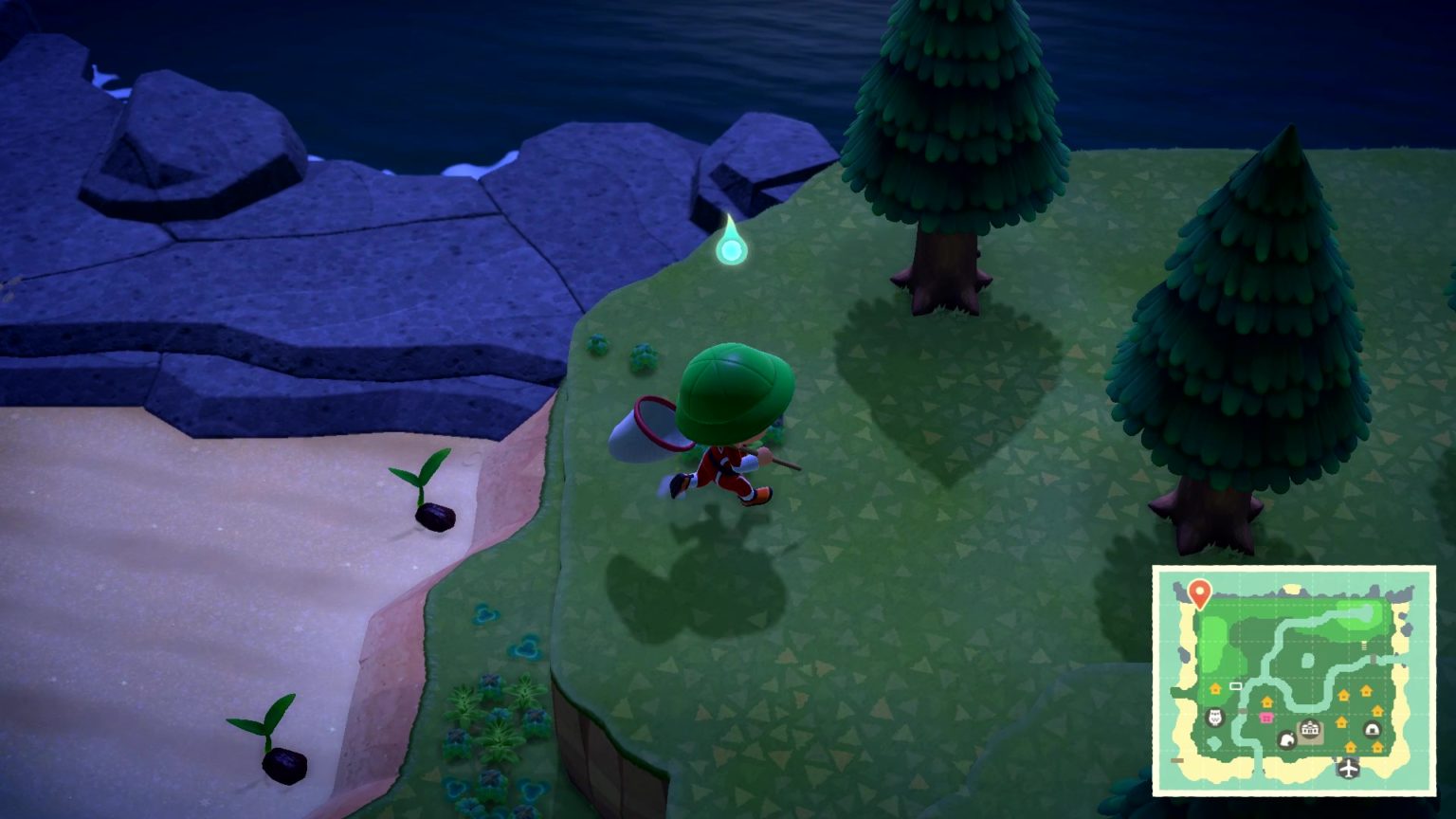This screenshot has width=1456, height=819.
Task: Click the glowing wisp spirit near the cliff
Action: coord(730,248)
